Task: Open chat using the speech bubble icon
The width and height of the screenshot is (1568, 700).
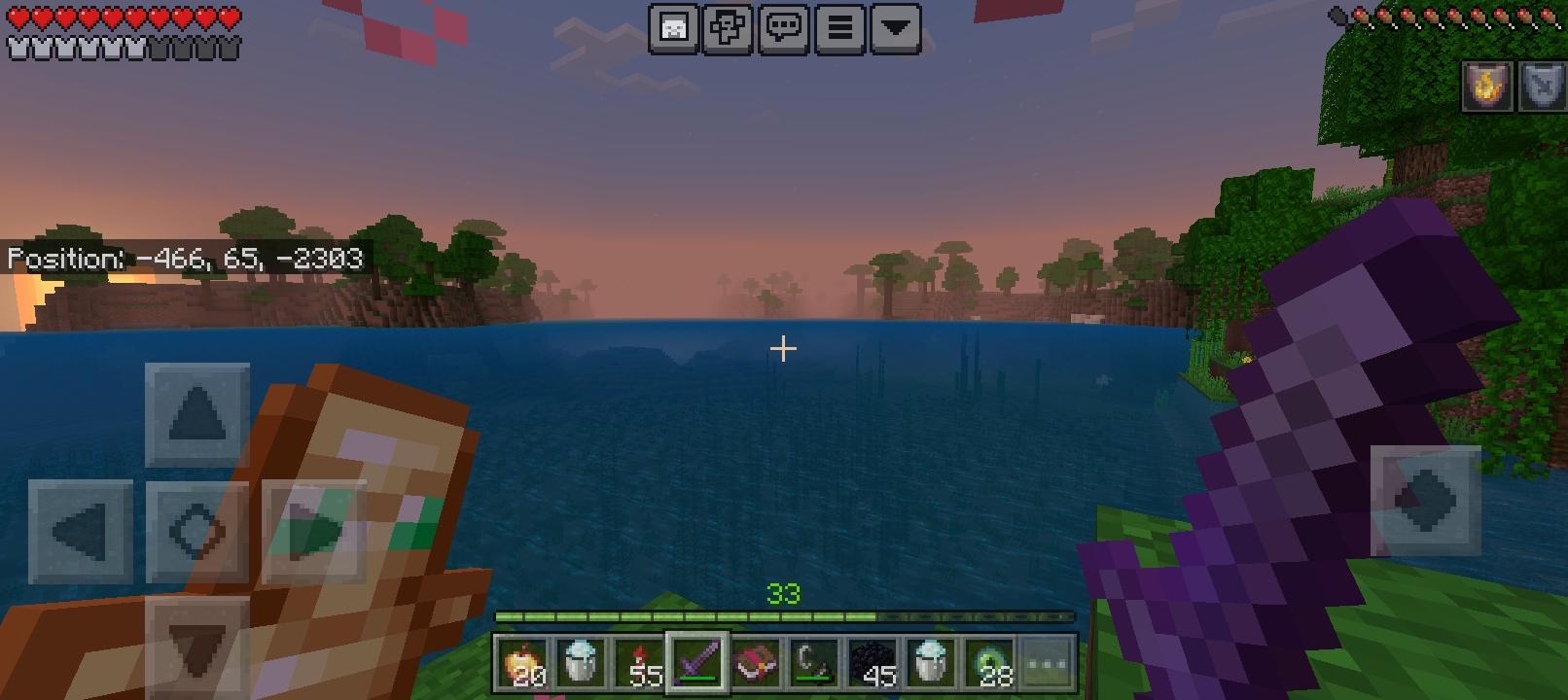Action: click(x=786, y=28)
